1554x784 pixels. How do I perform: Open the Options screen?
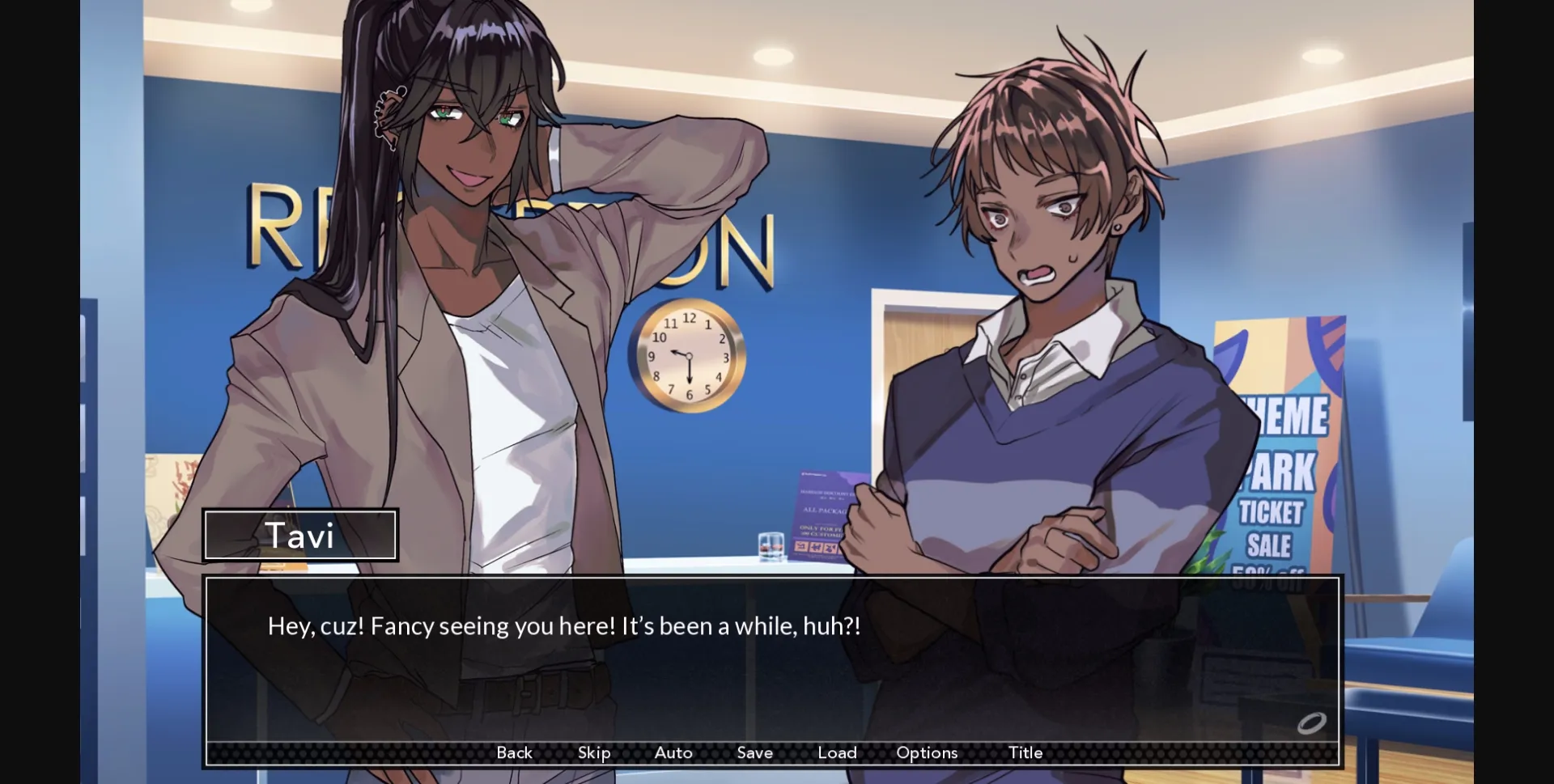926,752
